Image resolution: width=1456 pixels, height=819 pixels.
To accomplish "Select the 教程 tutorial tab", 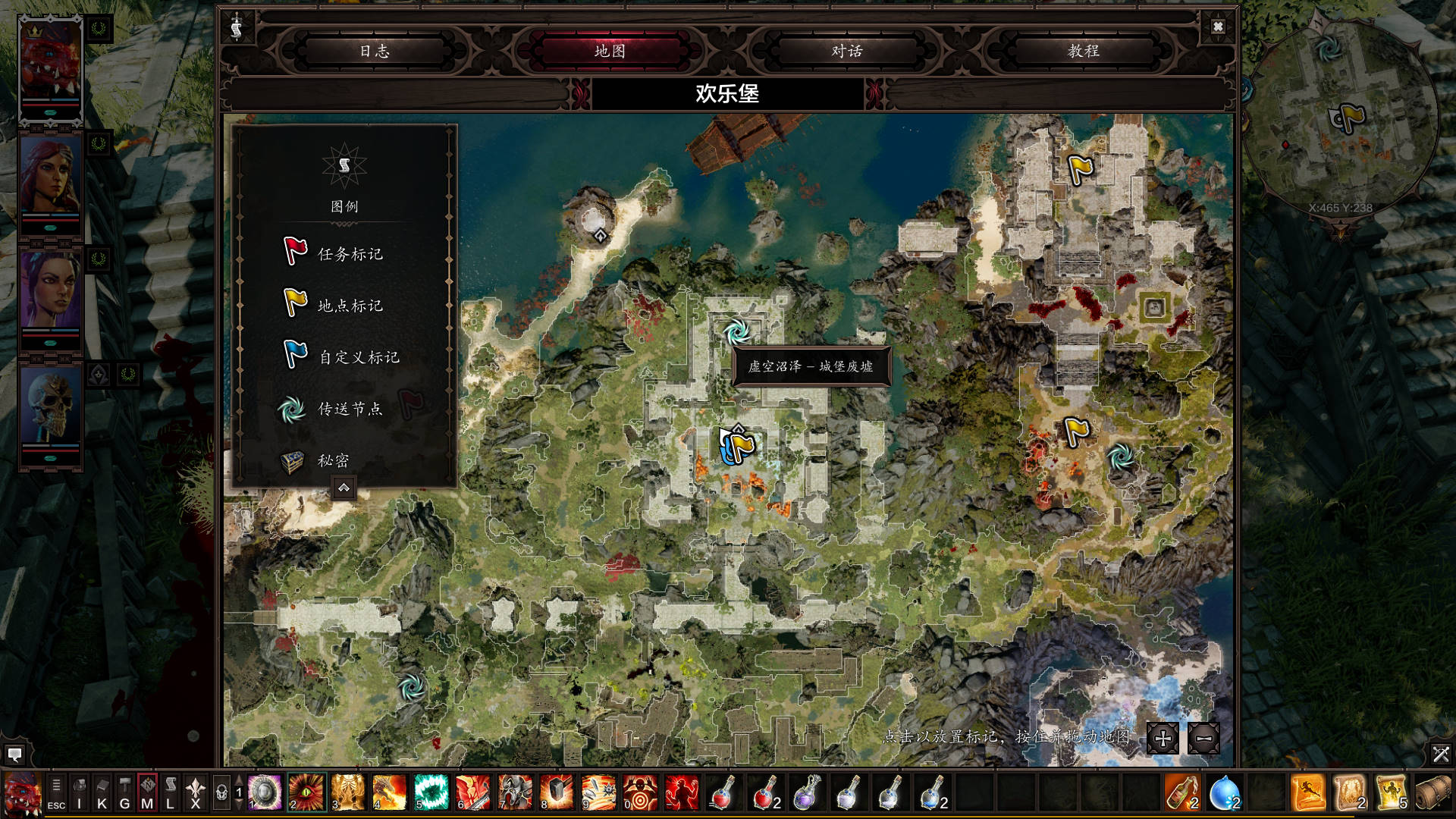I will click(x=1083, y=51).
